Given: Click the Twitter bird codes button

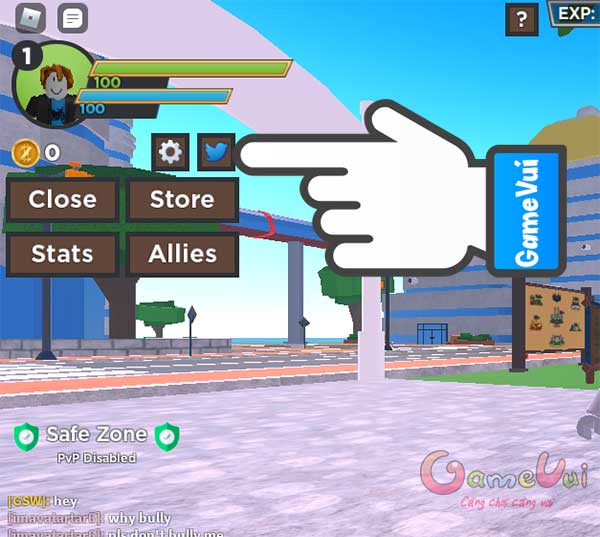Looking at the screenshot, I should pyautogui.click(x=216, y=152).
